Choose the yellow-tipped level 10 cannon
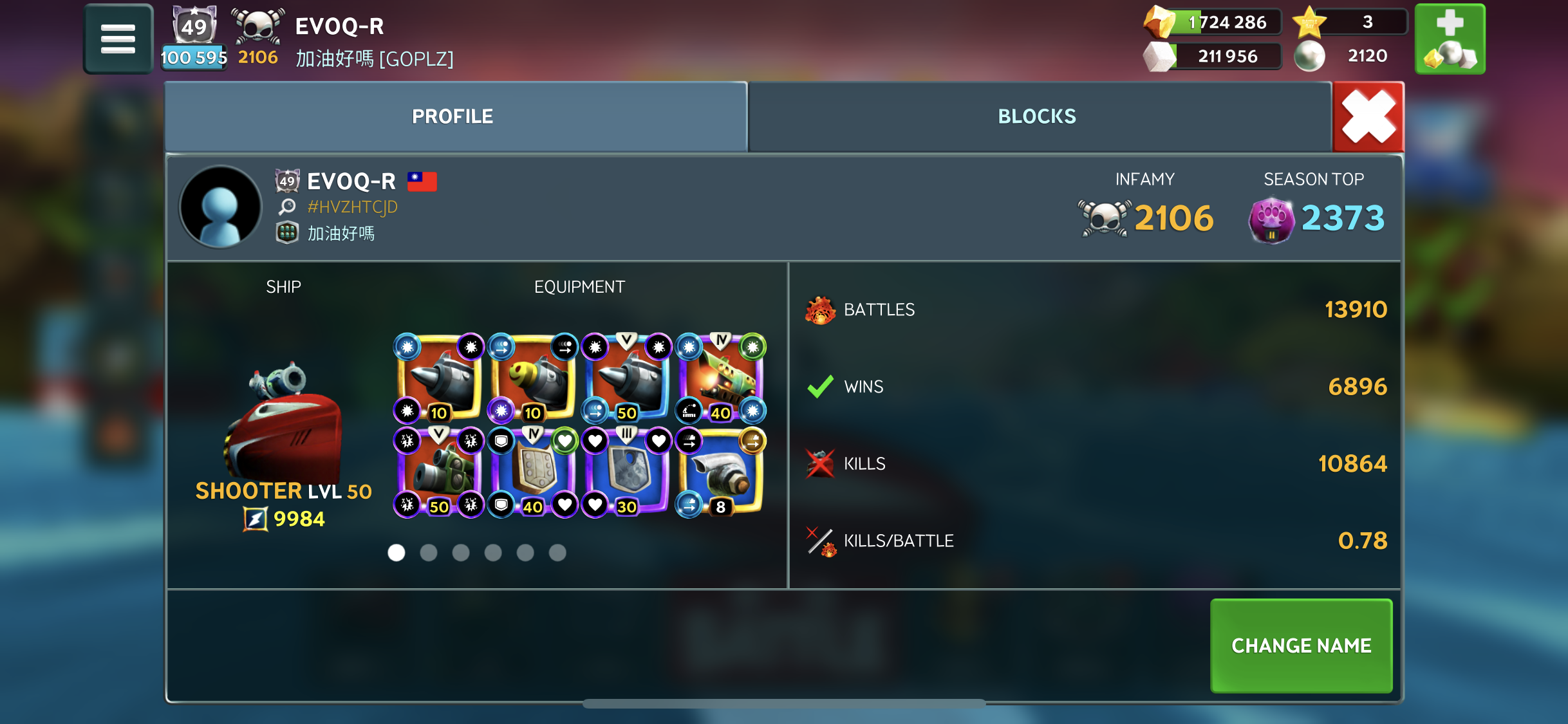Image resolution: width=1568 pixels, height=724 pixels. coord(533,378)
